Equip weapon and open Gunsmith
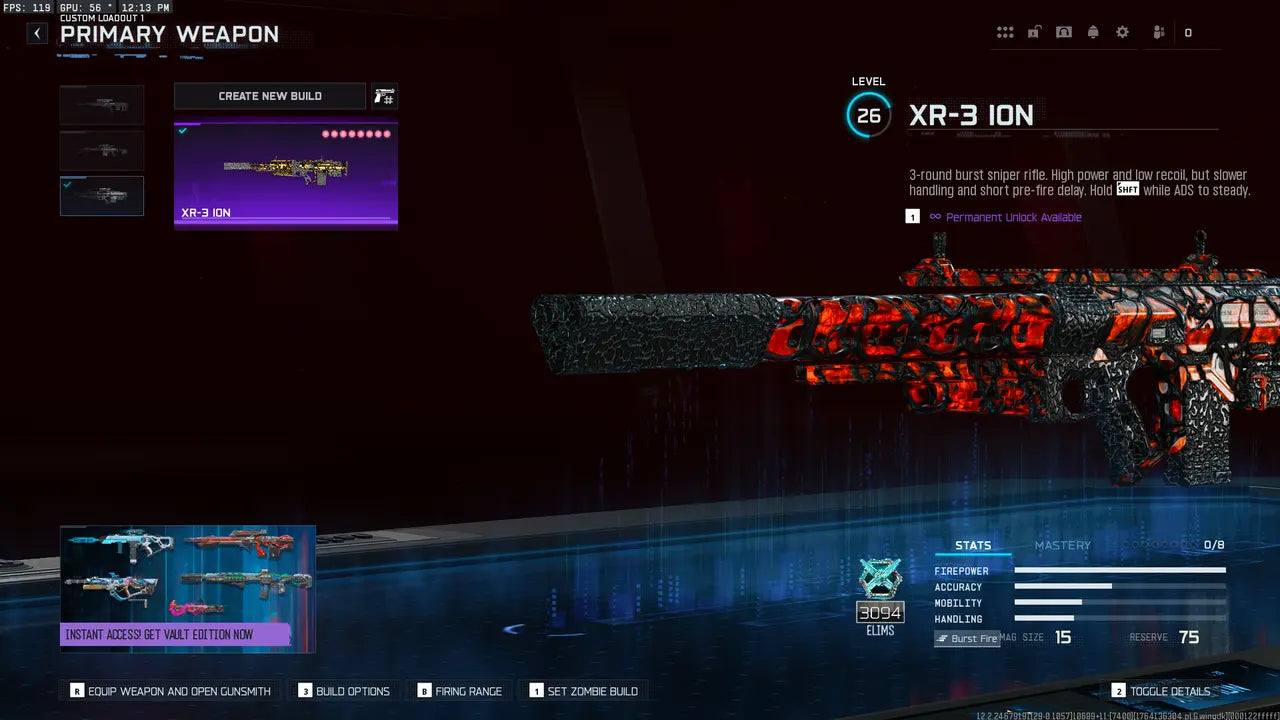The image size is (1280, 720). [170, 691]
